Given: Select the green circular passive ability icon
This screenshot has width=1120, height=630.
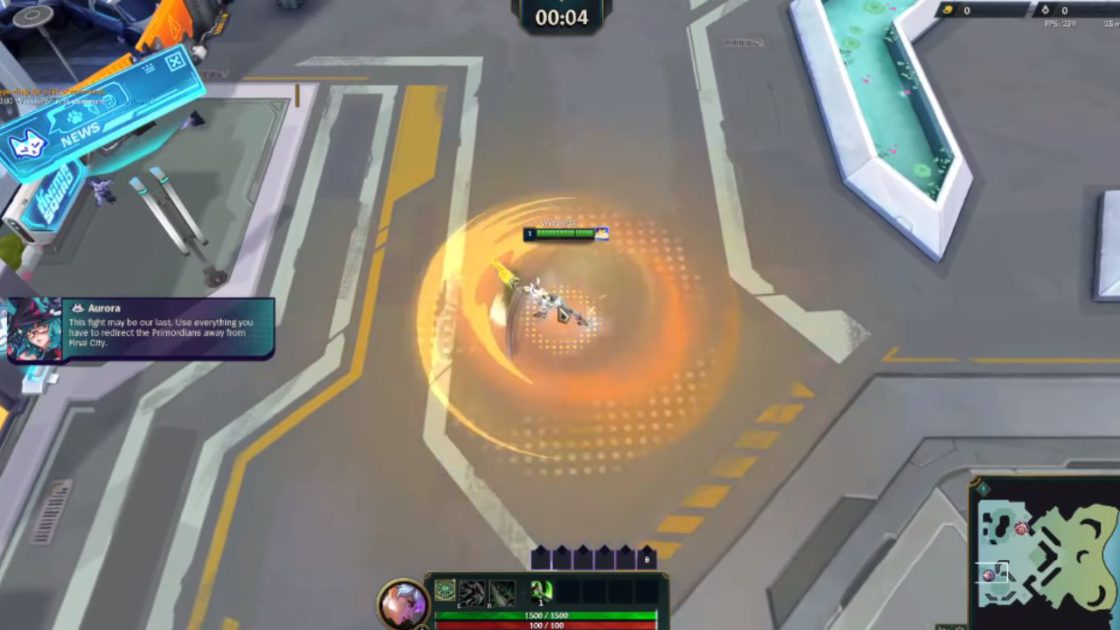Looking at the screenshot, I should coord(445,591).
